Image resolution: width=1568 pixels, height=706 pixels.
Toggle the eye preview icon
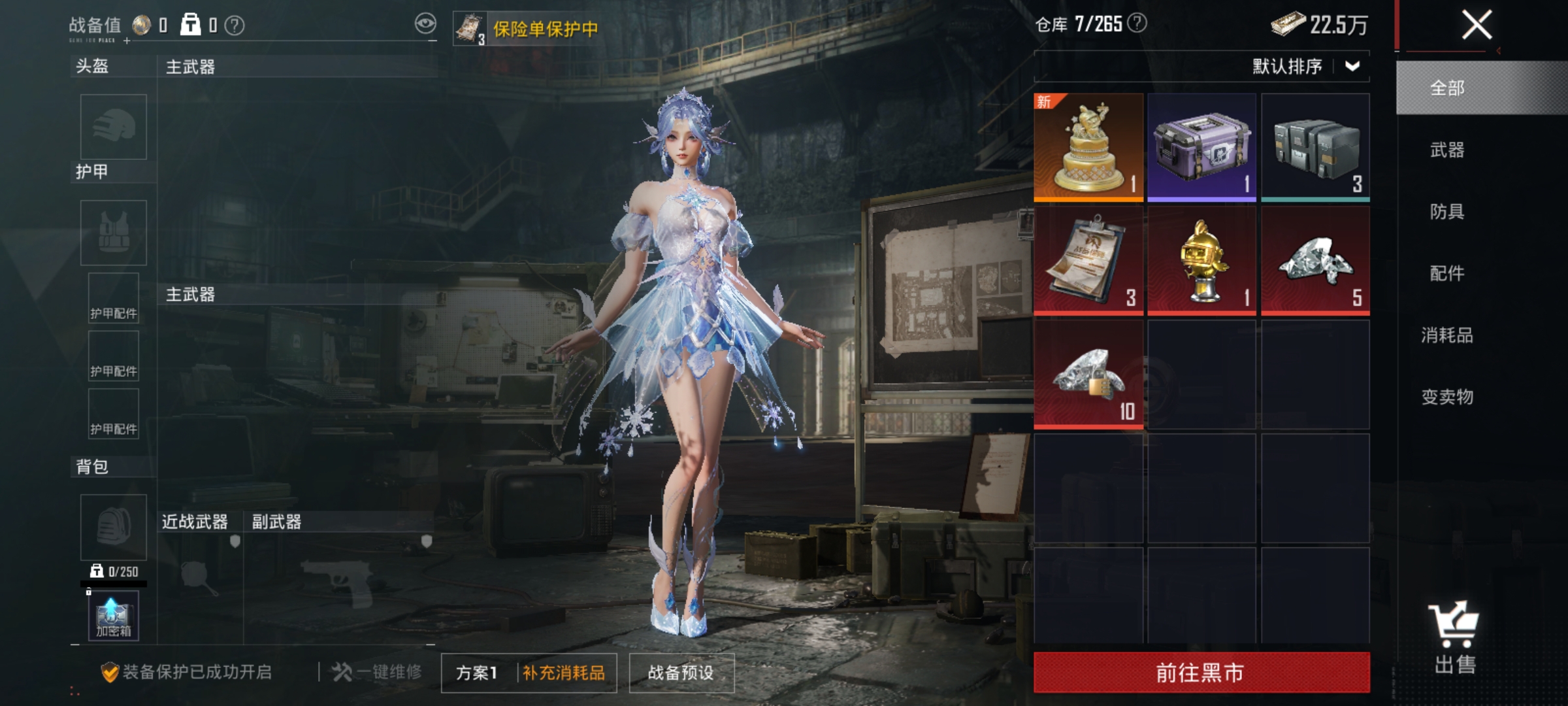point(426,22)
